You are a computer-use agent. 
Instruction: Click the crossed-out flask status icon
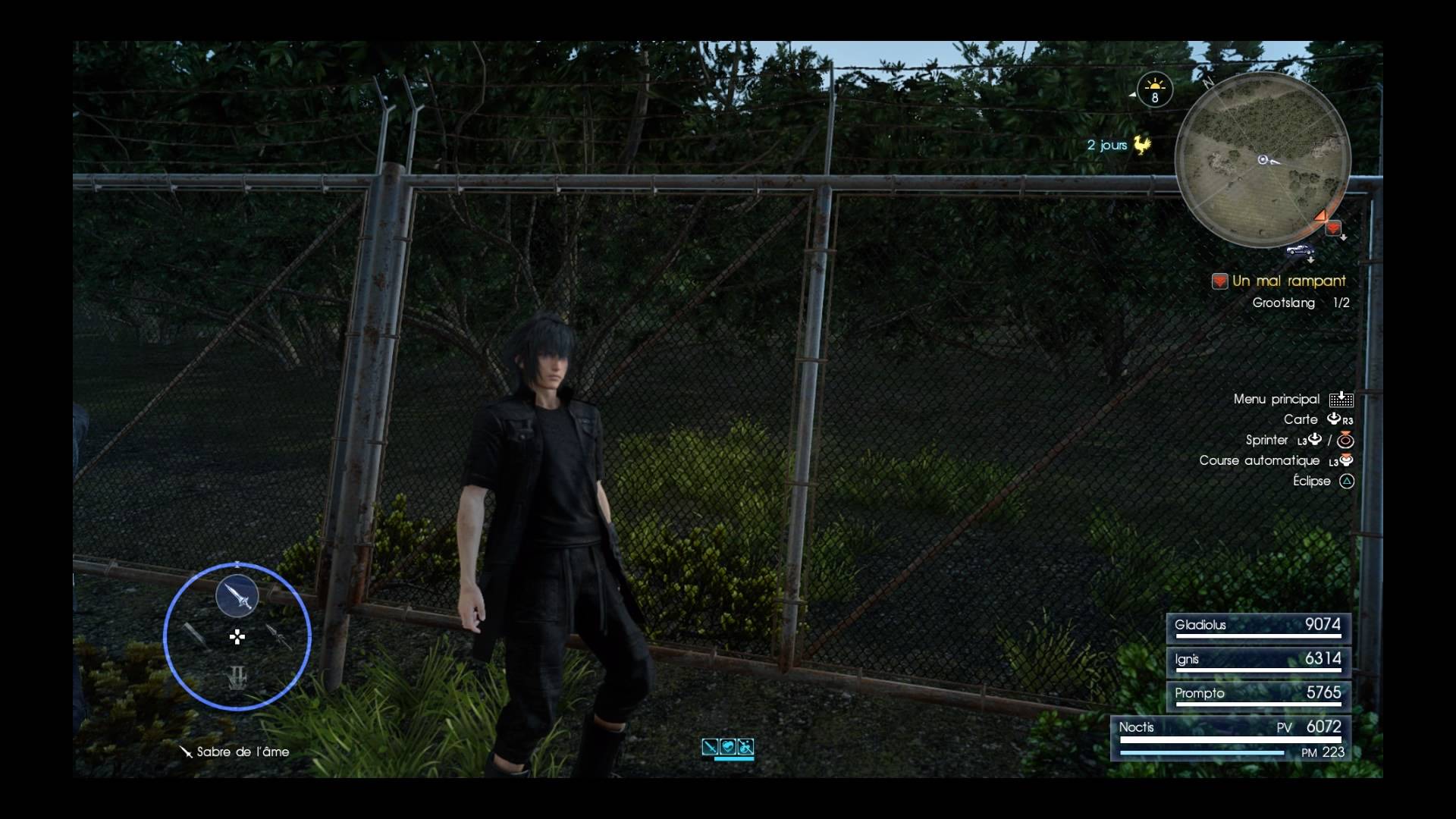click(745, 747)
